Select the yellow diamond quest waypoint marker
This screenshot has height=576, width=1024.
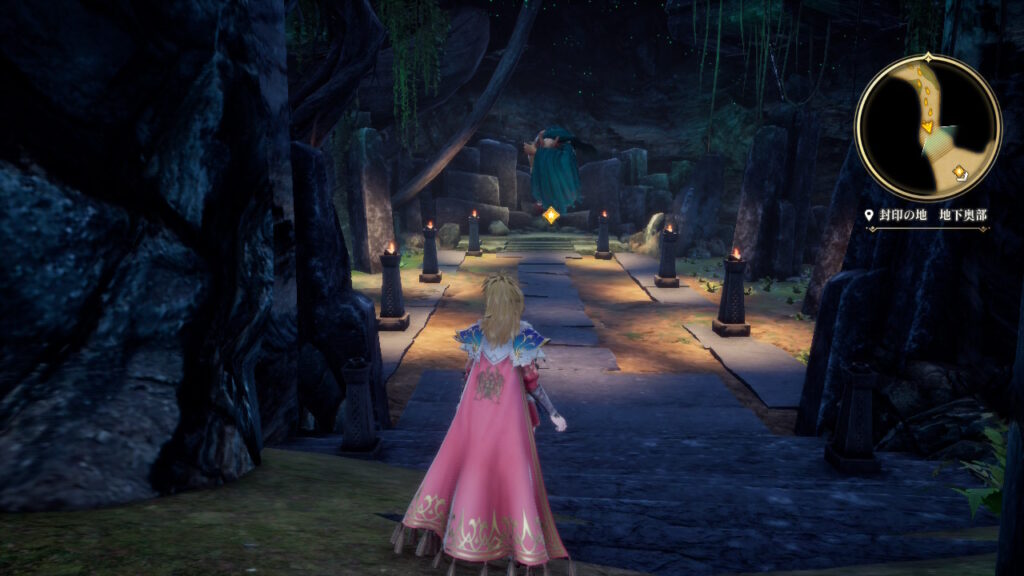click(x=550, y=214)
